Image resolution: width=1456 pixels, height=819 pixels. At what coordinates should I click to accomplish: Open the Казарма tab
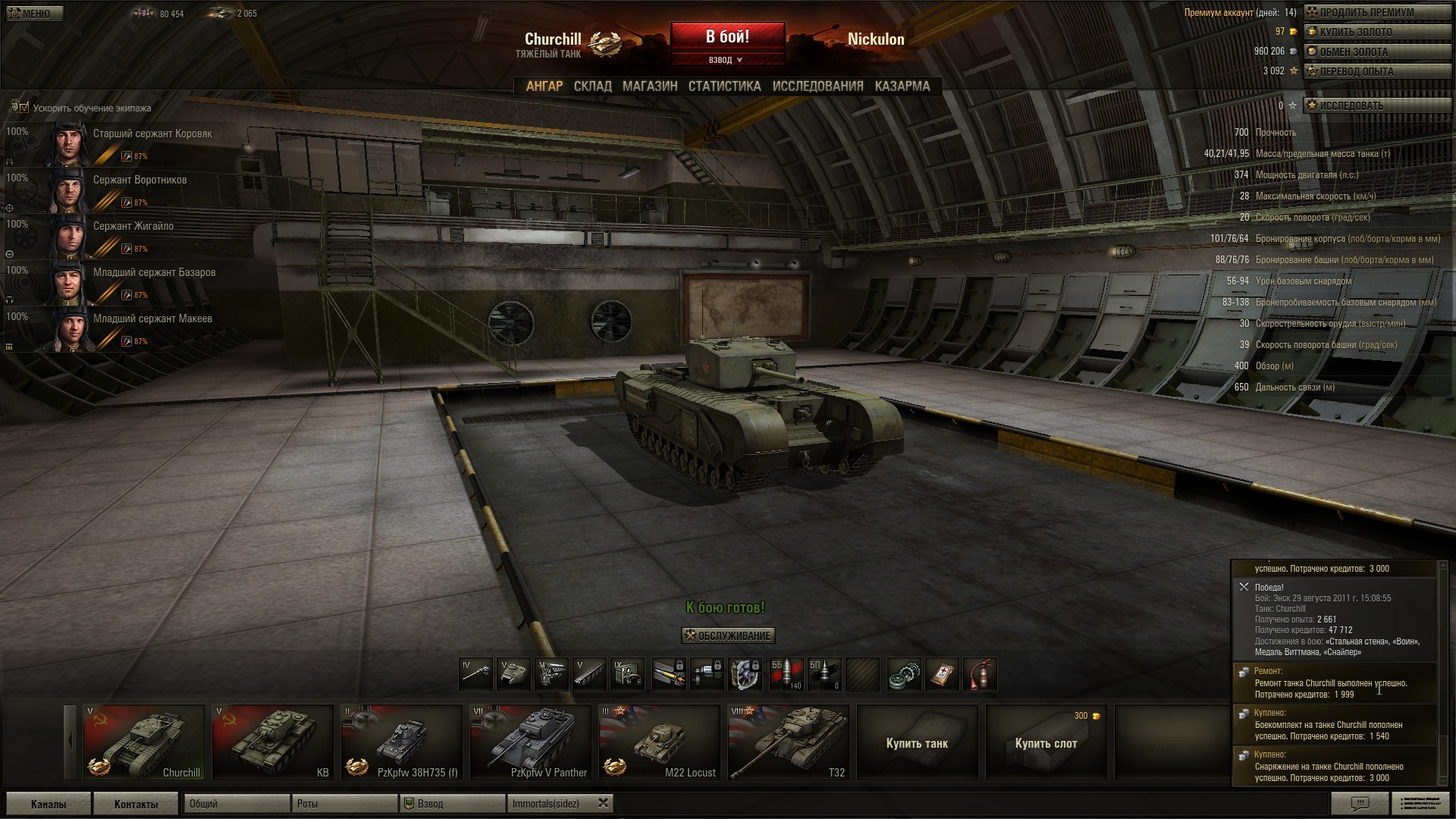(x=902, y=86)
